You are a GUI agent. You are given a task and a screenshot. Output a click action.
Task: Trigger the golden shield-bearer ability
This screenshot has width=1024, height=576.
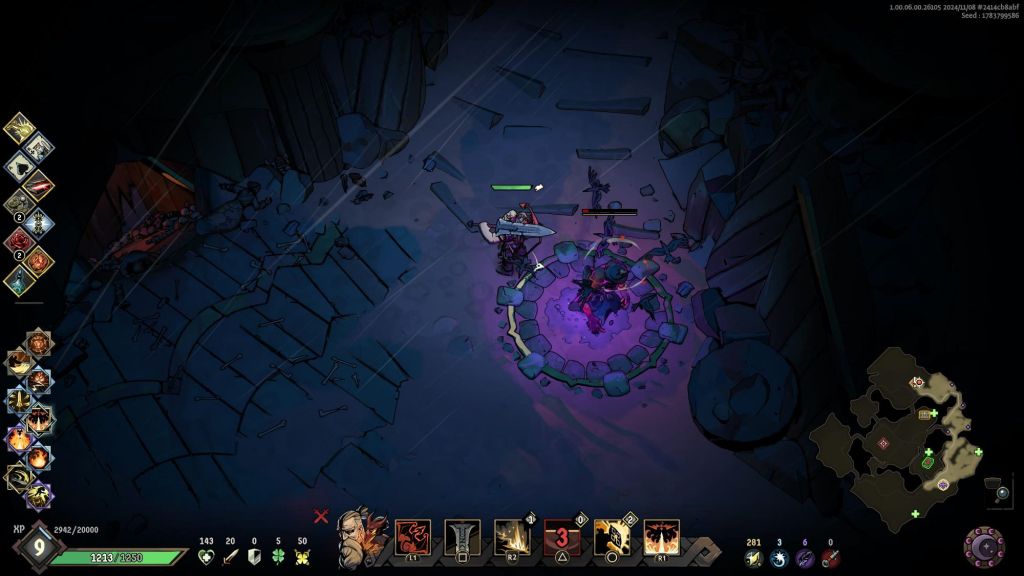coord(612,537)
